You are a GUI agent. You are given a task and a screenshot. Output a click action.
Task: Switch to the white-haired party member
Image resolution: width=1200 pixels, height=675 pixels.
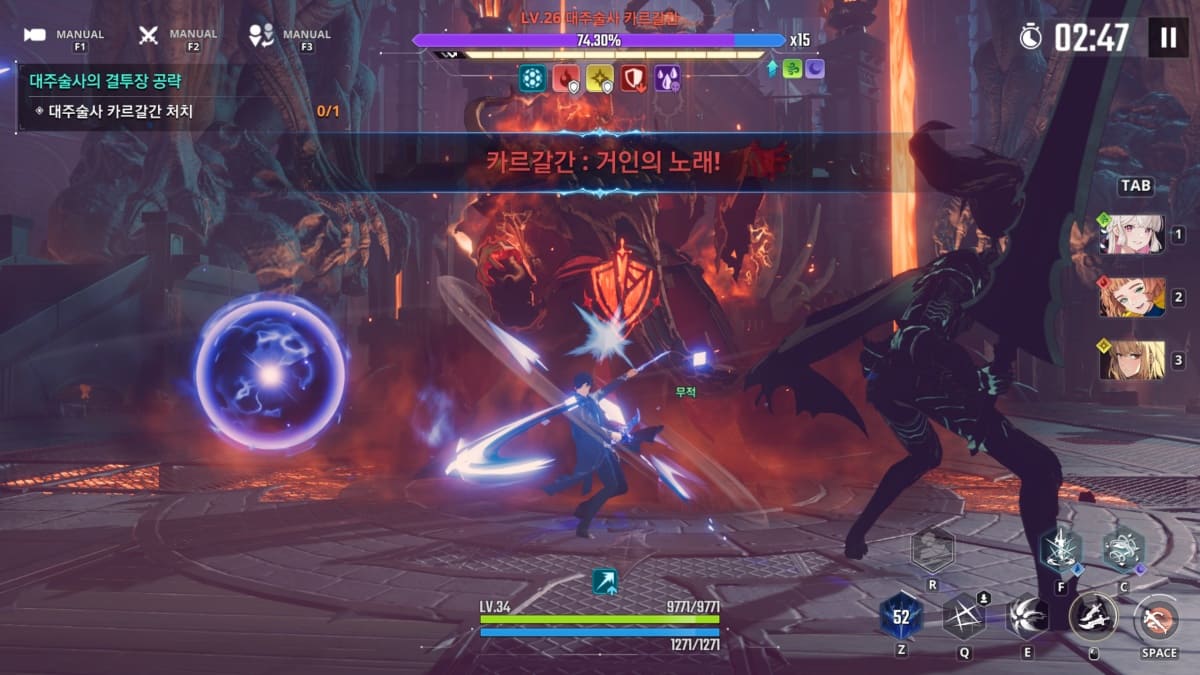(1132, 235)
